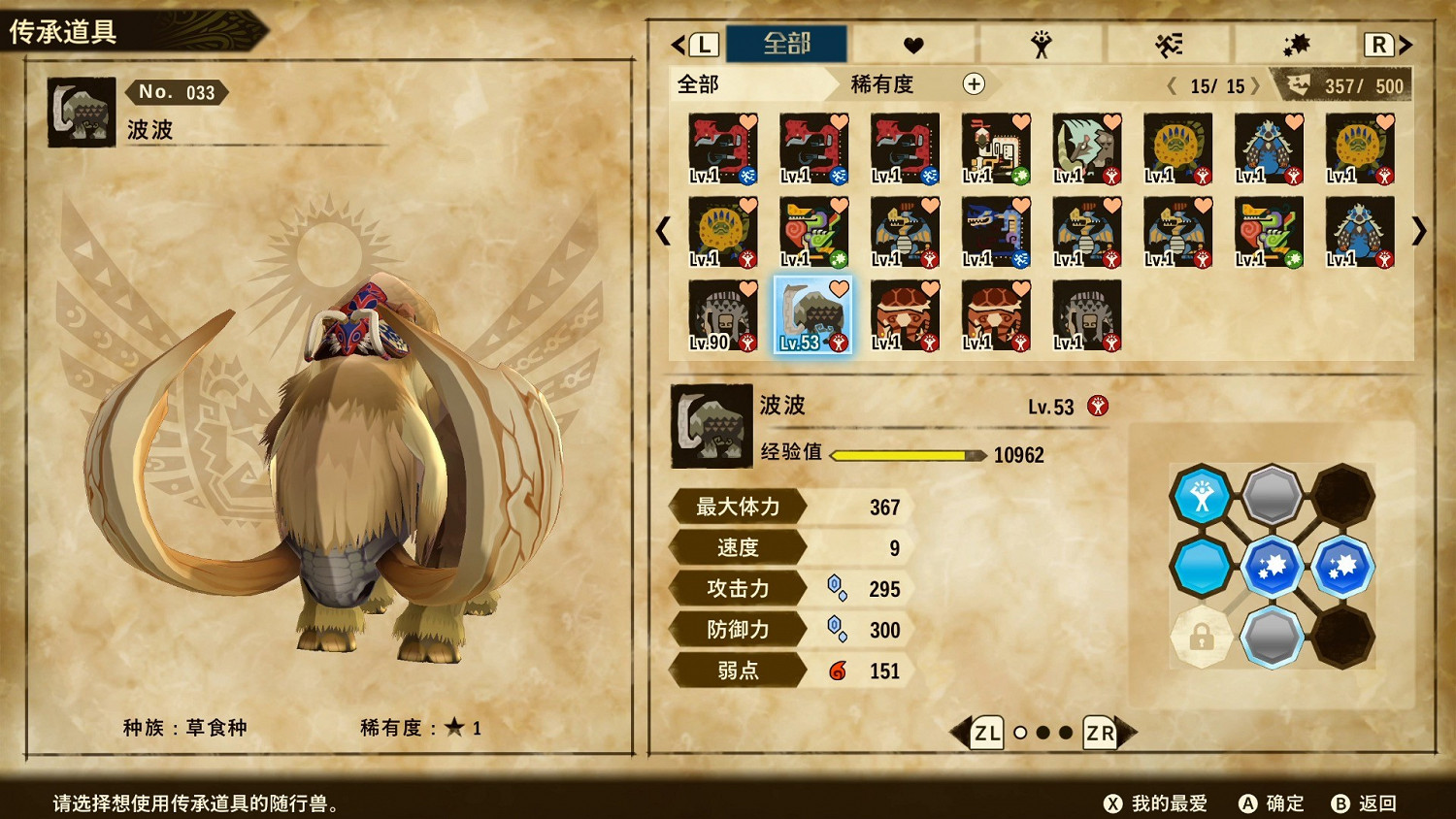
Task: Toggle the favorite heart on the selected 波波
Action: click(x=837, y=287)
